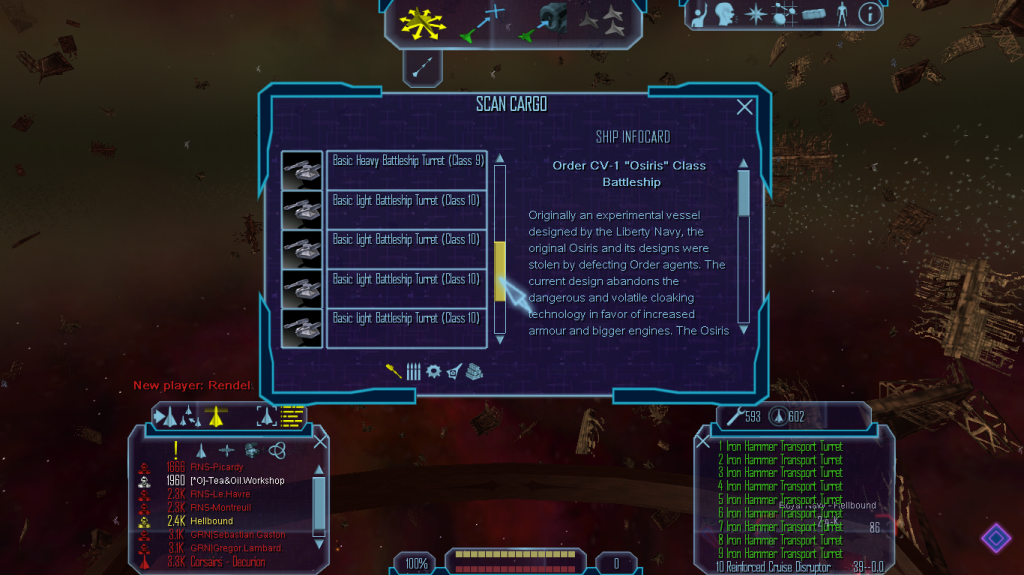Activate the Go To maneuver icon
Screen dimensions: 1024x575
[x=481, y=23]
